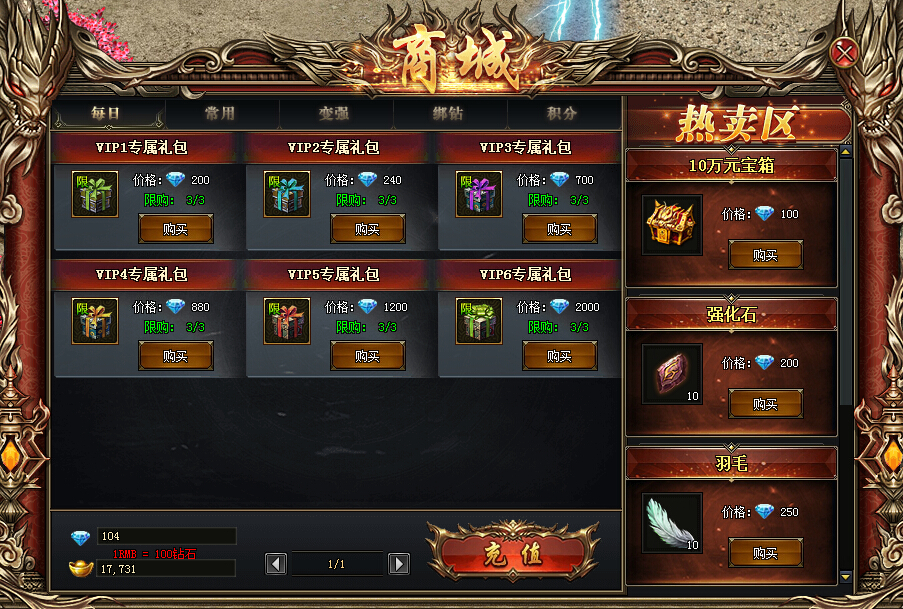
Task: Switch to the 常用 tab
Action: 219,114
